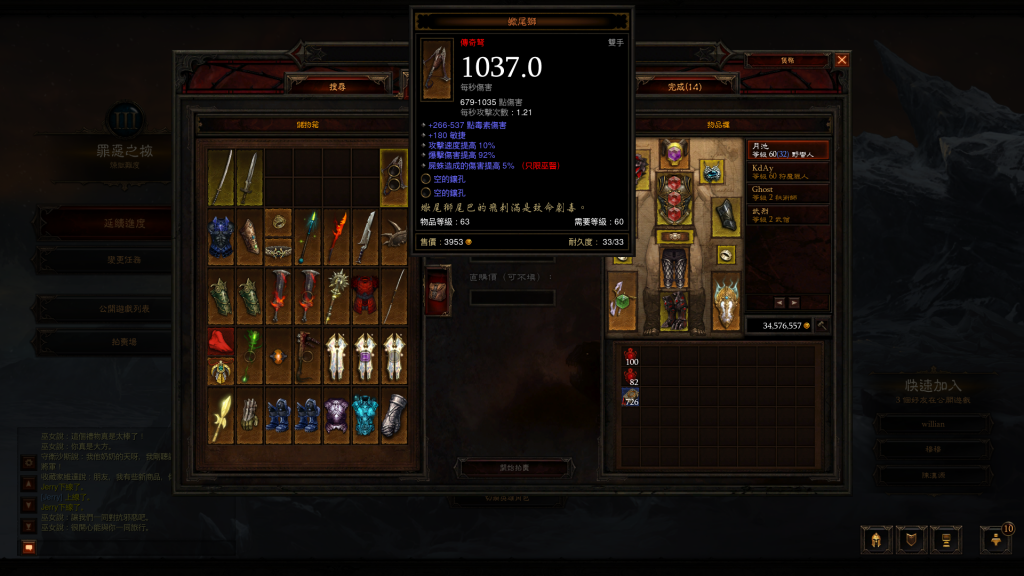Switch to the 搜尋 search tab
The image size is (1024, 576).
coord(337,87)
